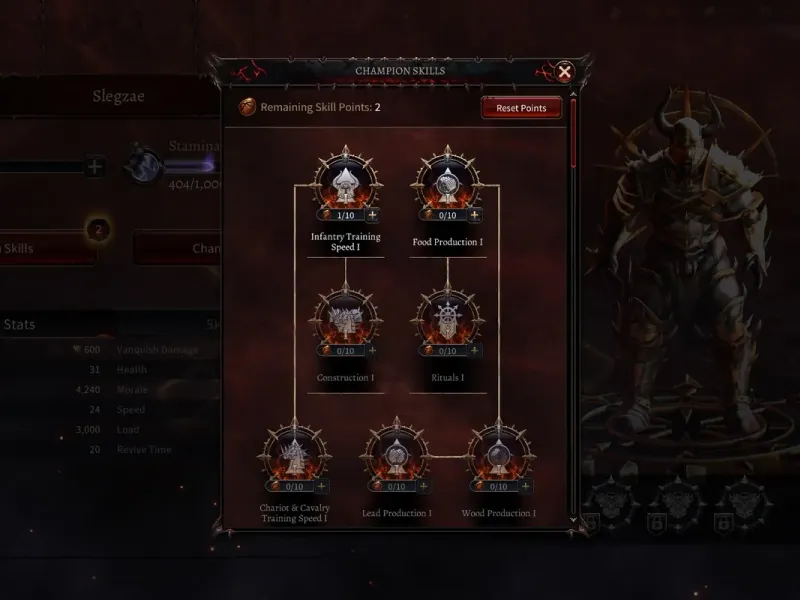800x600 pixels.
Task: Add a point to Infantry Training Speed I
Action: (x=372, y=215)
